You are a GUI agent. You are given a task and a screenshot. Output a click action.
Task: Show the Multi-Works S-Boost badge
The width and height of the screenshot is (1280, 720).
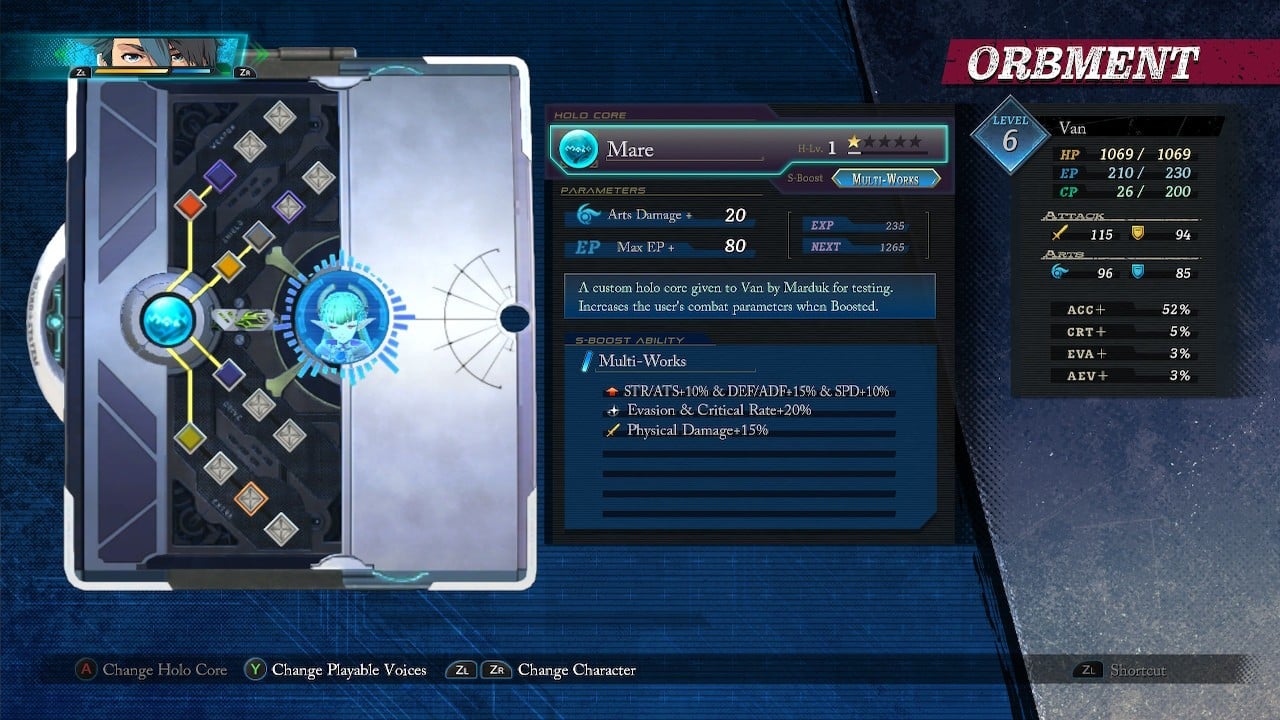coord(886,179)
